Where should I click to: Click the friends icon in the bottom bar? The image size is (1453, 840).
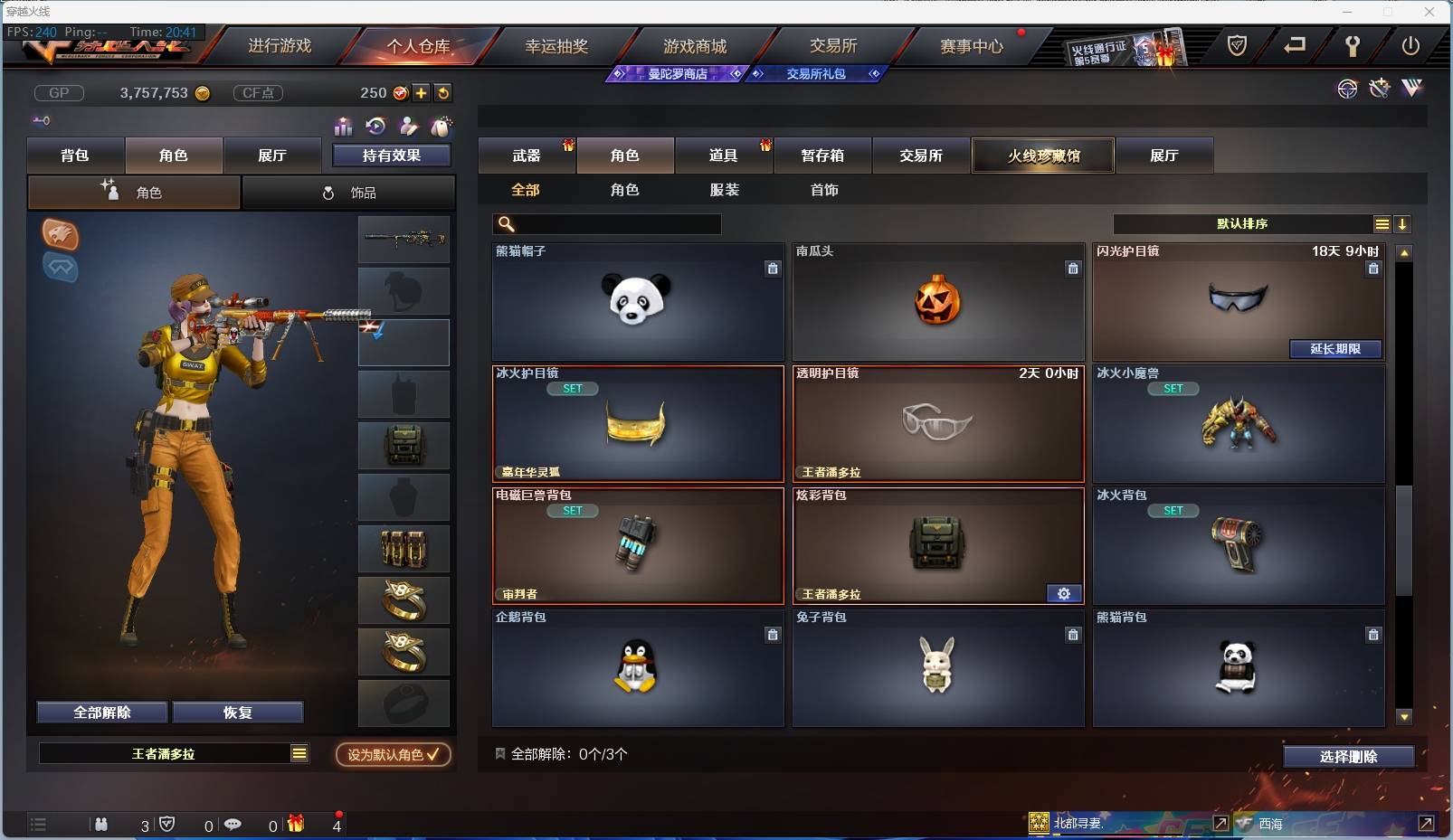click(x=101, y=824)
